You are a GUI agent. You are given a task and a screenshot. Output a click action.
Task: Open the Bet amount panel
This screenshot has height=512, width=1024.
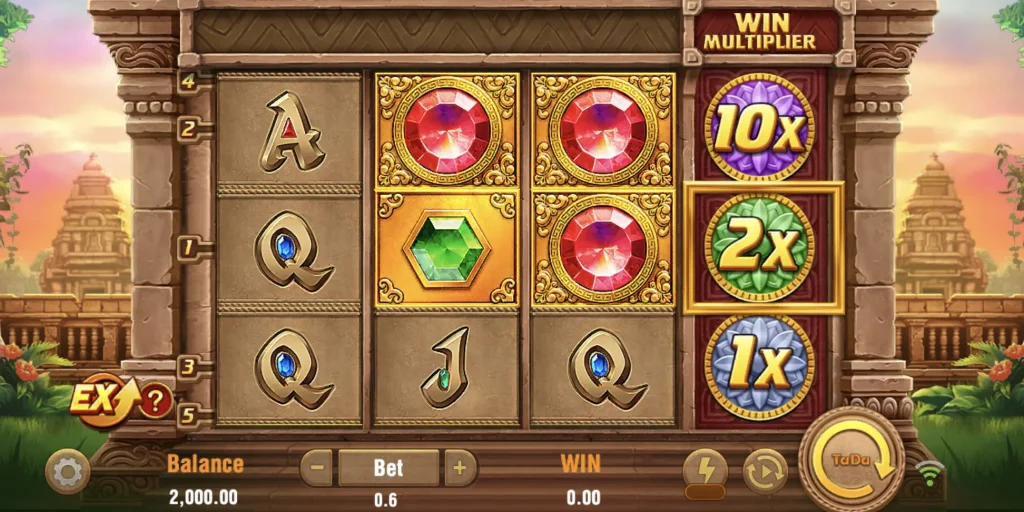pyautogui.click(x=388, y=467)
